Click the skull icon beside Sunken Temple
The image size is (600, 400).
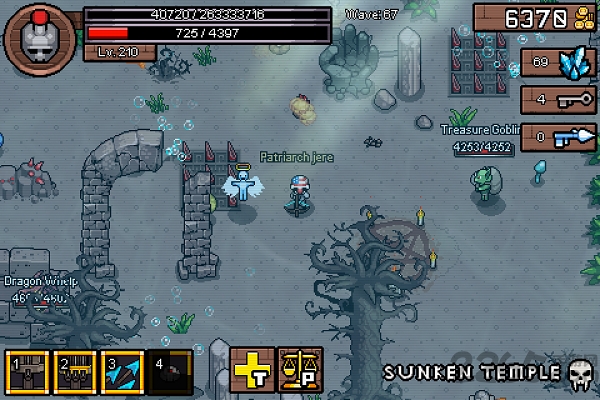578,374
